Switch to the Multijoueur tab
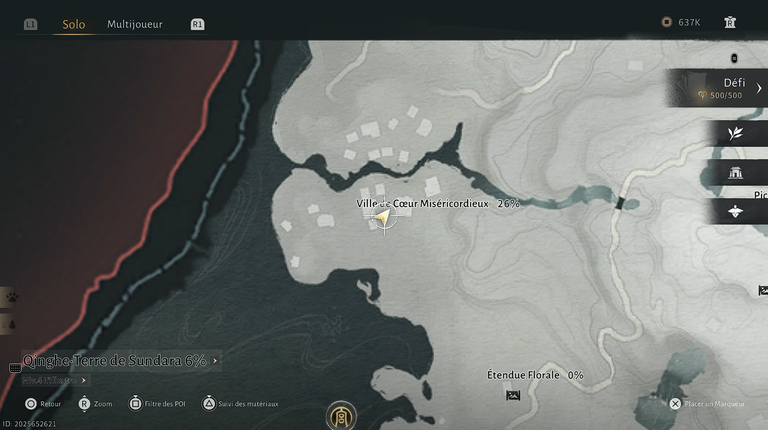768x430 pixels. 135,24
